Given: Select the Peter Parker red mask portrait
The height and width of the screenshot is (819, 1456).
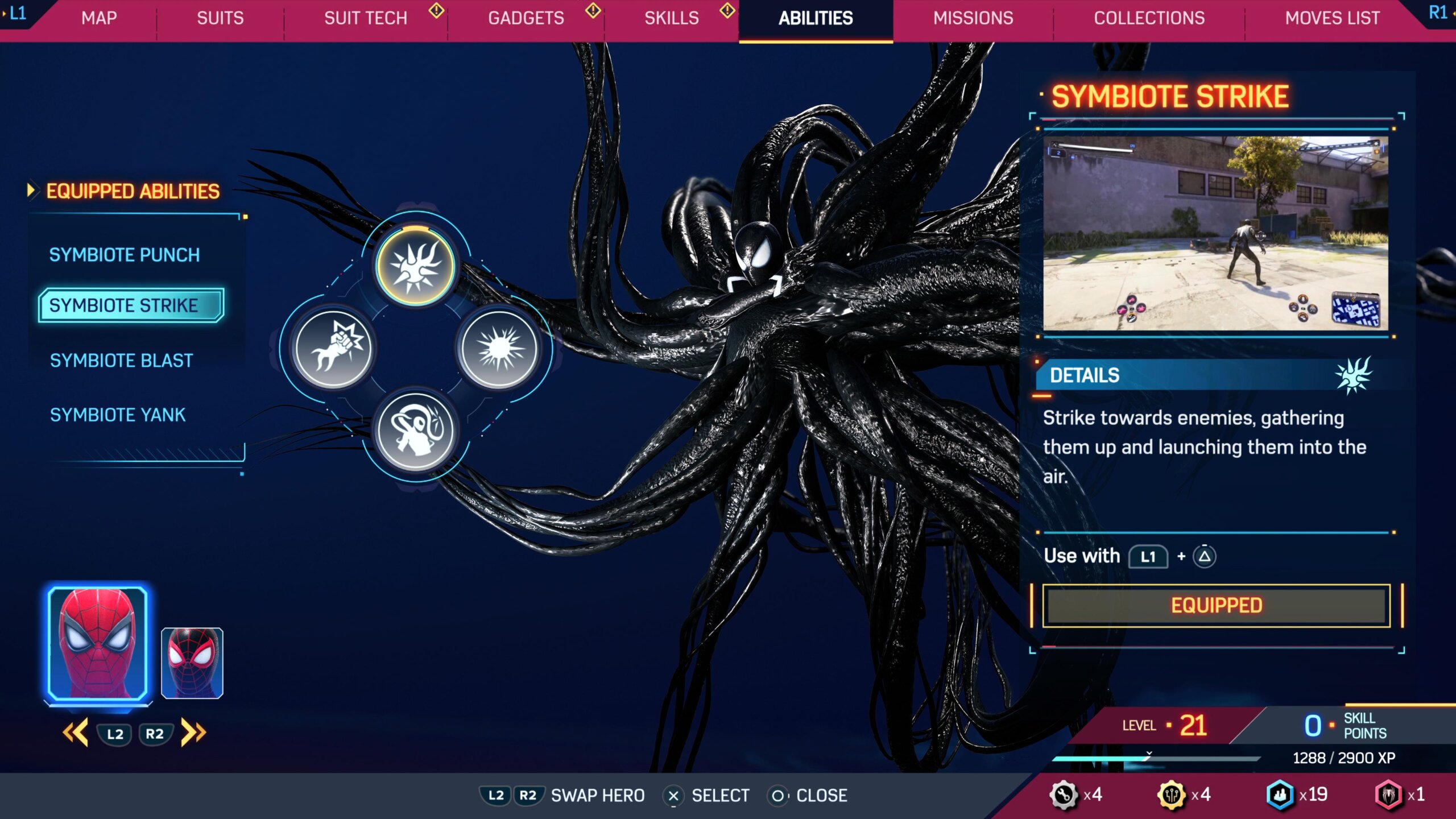Looking at the screenshot, I should coord(98,643).
